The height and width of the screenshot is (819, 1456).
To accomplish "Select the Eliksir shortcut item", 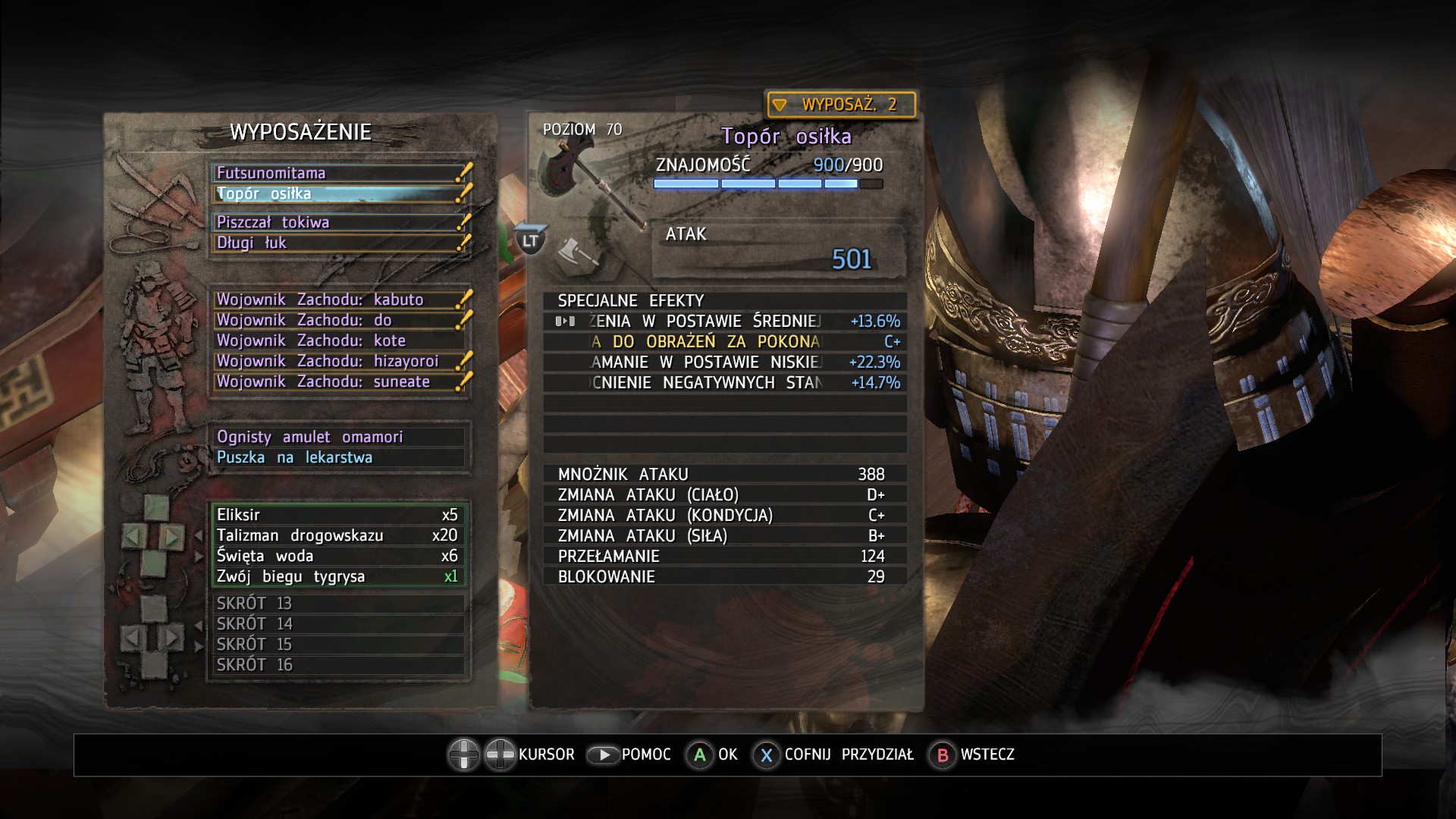I will coord(338,515).
